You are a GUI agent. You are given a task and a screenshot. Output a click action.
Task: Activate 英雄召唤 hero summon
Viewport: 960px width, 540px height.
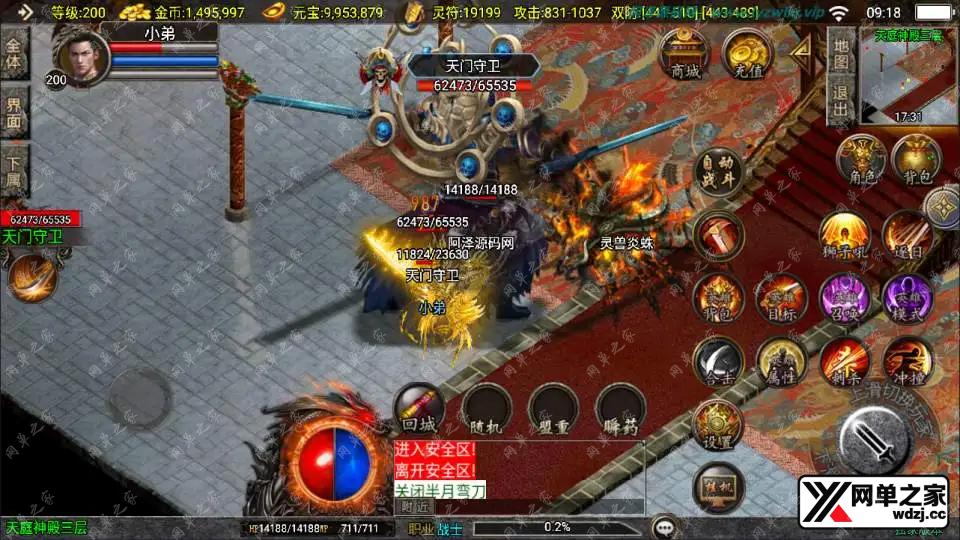point(844,298)
